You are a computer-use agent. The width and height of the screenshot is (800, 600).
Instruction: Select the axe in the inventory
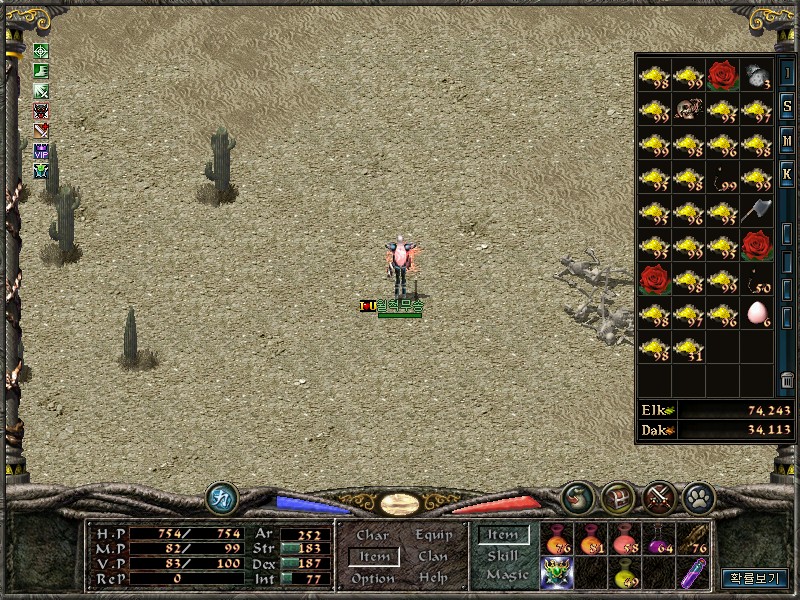757,211
